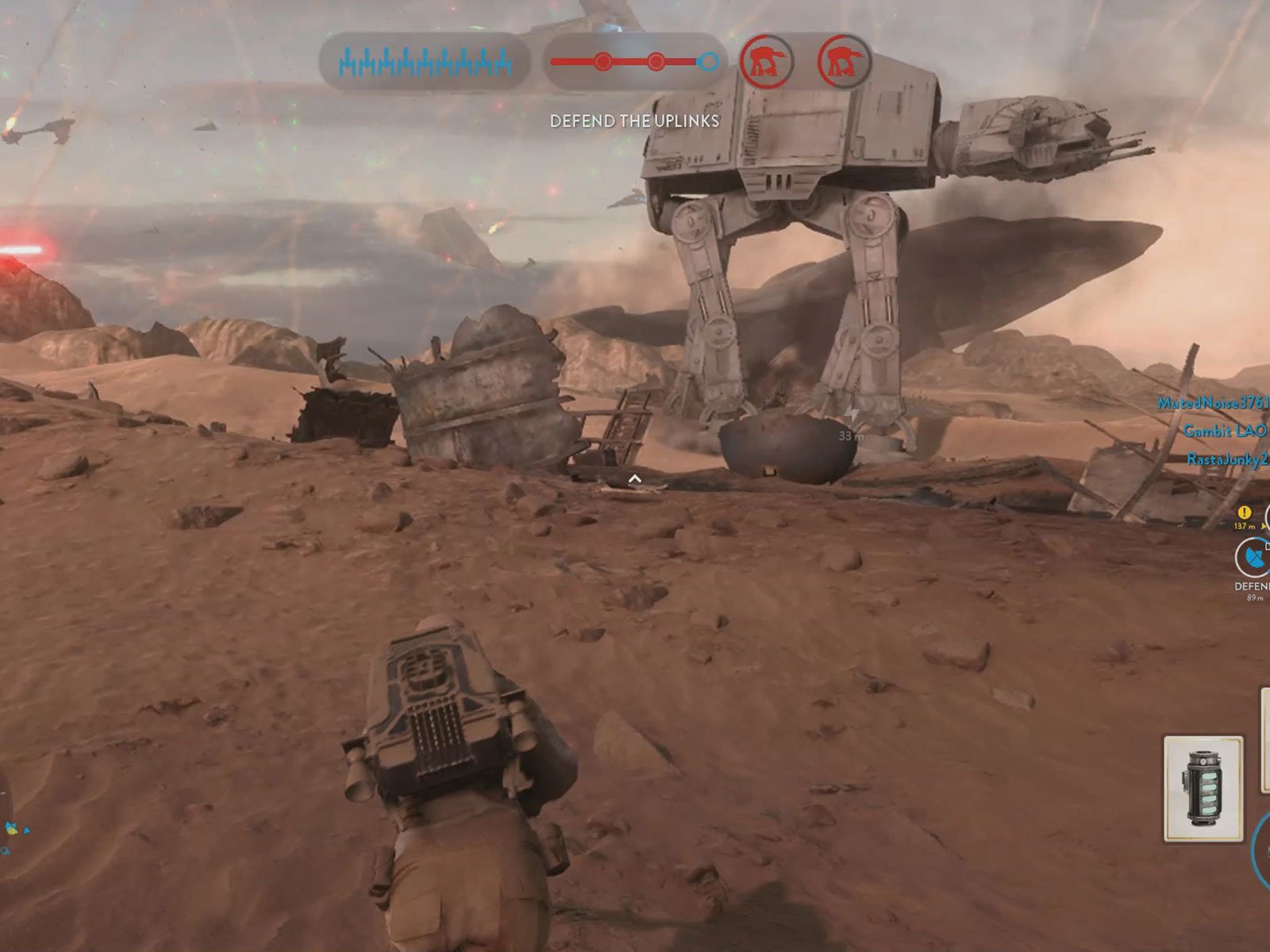1270x952 pixels.
Task: Expand the chevron above the uplink dish
Action: point(635,477)
